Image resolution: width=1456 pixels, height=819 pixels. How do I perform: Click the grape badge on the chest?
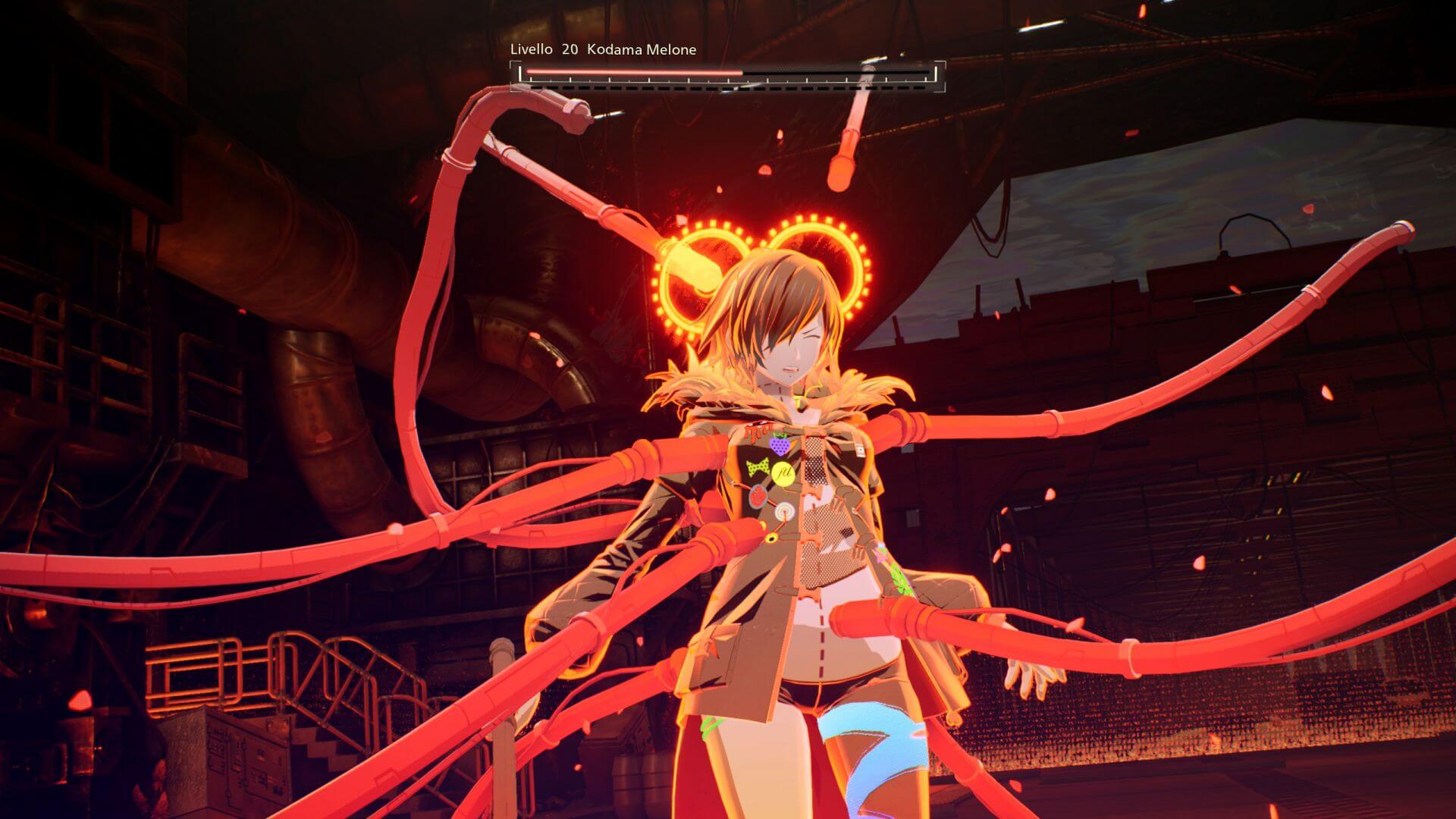click(781, 444)
